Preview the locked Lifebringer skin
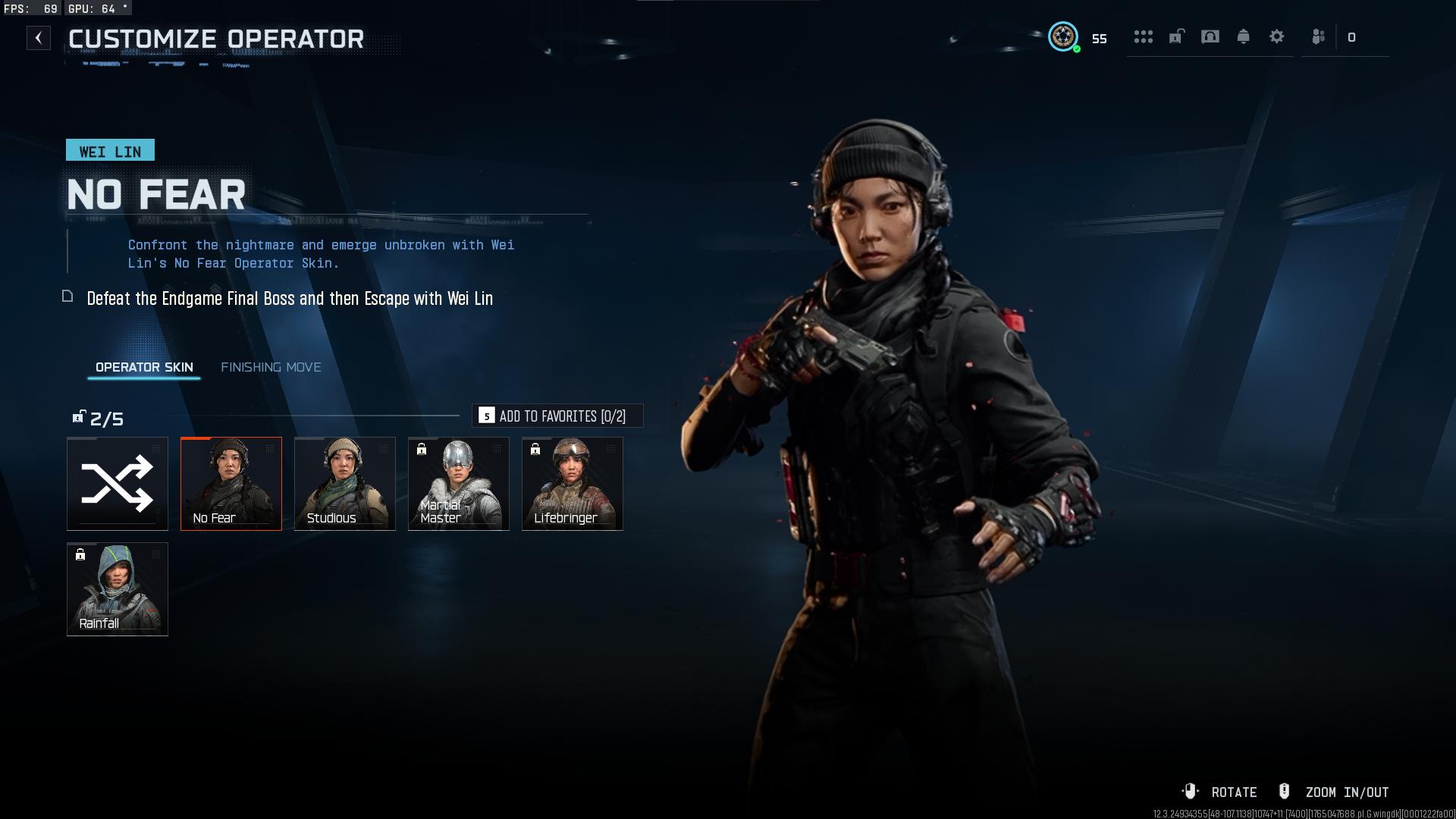This screenshot has height=819, width=1456. tap(573, 484)
